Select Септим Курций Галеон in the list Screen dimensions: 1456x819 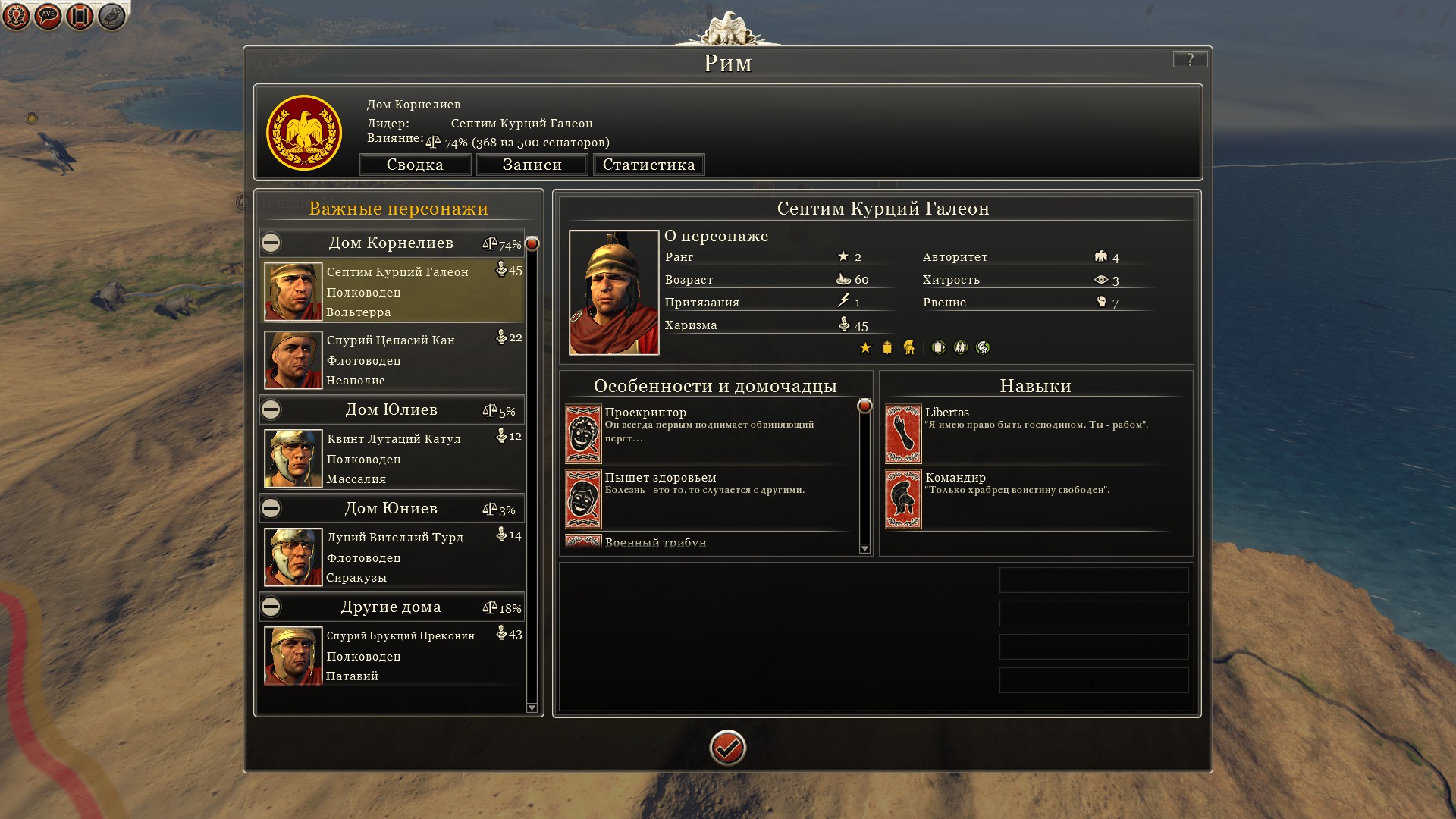coord(393,292)
